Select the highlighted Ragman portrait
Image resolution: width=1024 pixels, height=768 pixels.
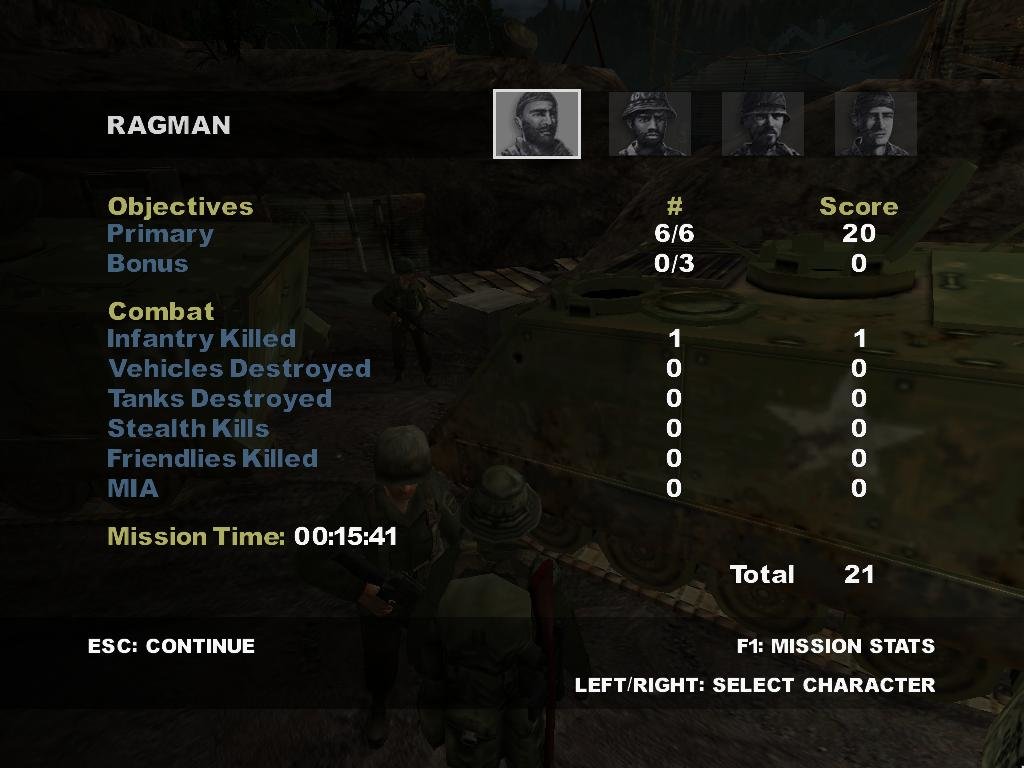pos(536,124)
